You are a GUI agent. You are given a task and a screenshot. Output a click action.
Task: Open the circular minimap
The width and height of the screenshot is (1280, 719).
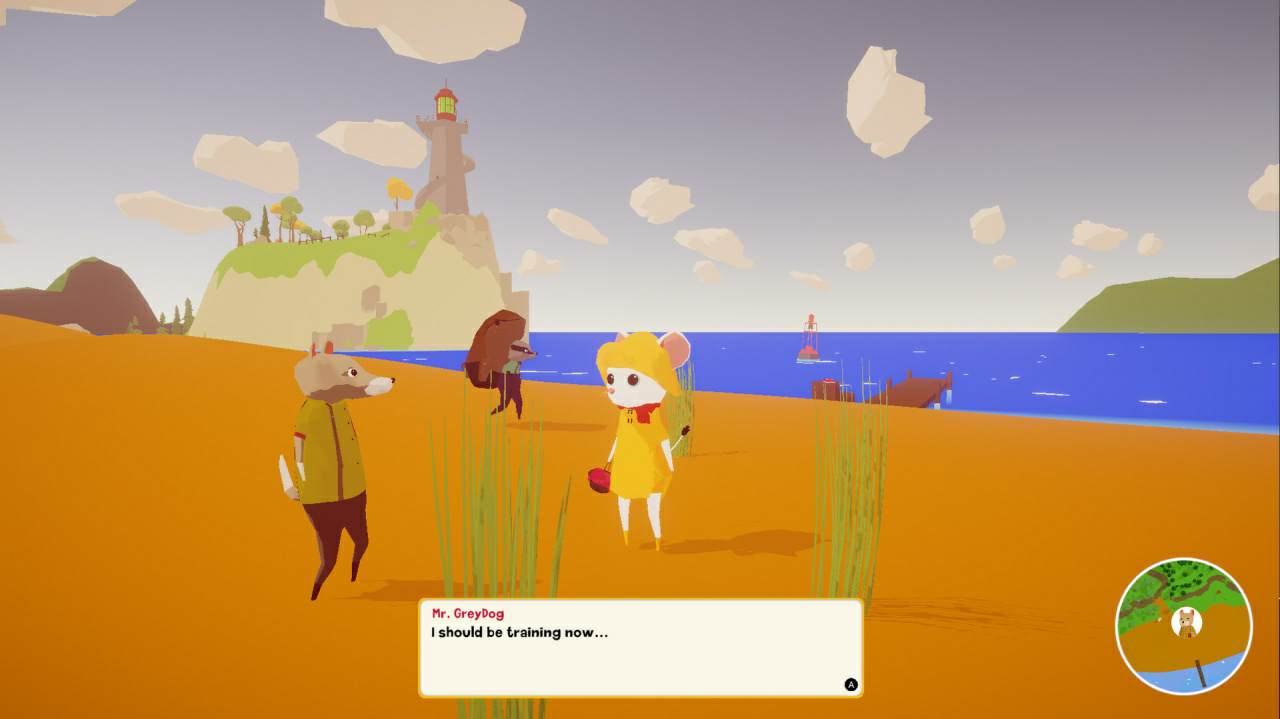coord(1183,626)
